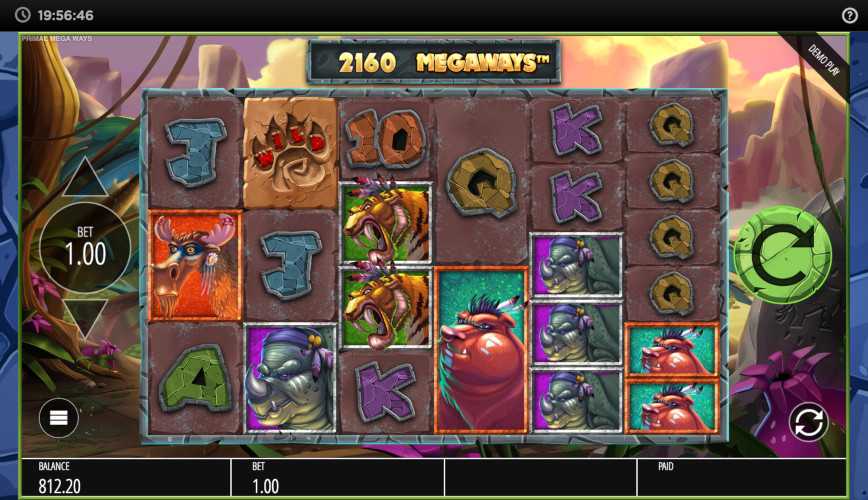Spin the reels with the green button
868x500 pixels.
[x=782, y=255]
